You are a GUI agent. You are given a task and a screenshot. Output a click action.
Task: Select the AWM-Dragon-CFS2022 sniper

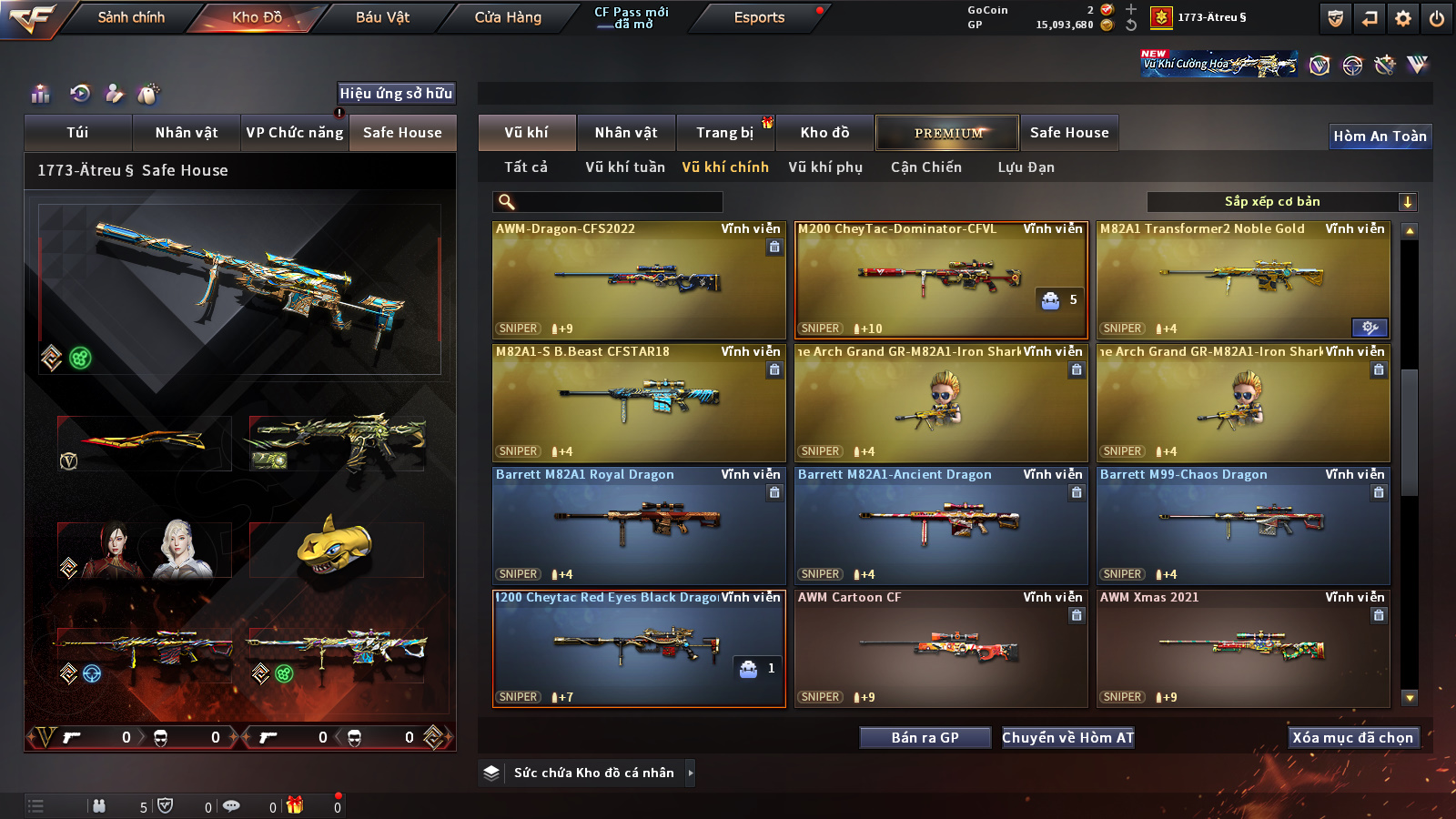[639, 280]
